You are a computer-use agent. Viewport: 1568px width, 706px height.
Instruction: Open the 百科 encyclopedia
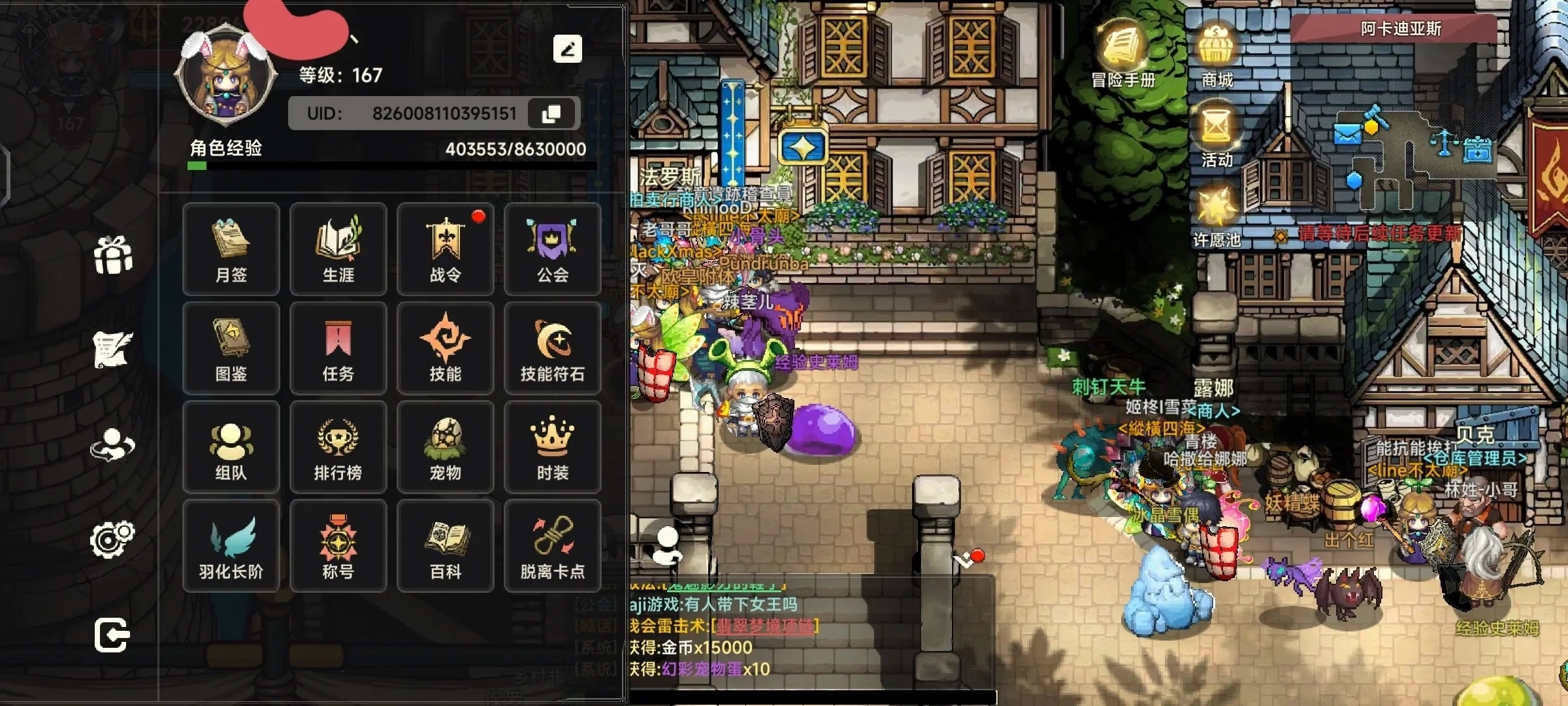(x=446, y=546)
